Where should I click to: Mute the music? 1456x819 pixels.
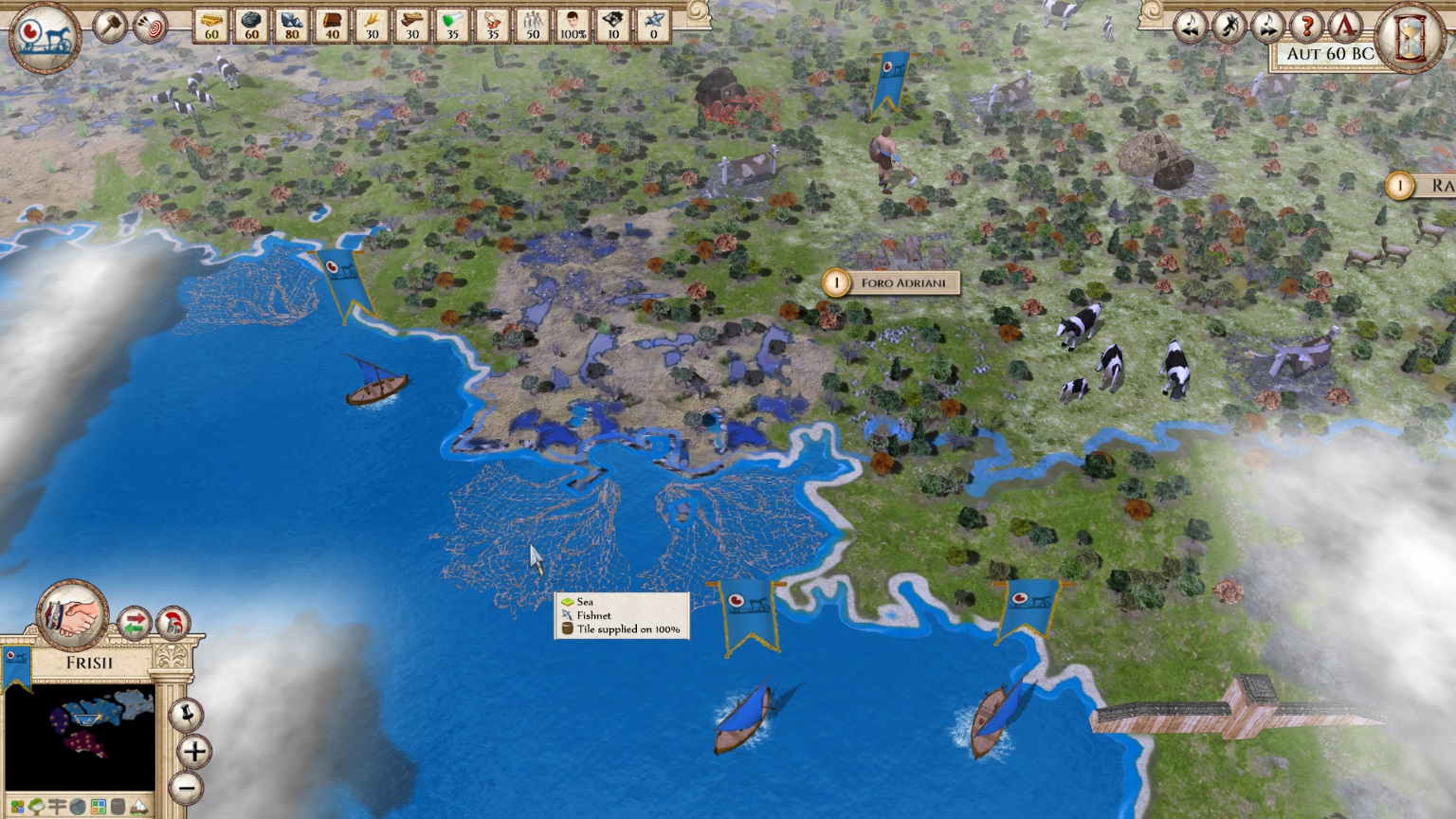[1228, 26]
